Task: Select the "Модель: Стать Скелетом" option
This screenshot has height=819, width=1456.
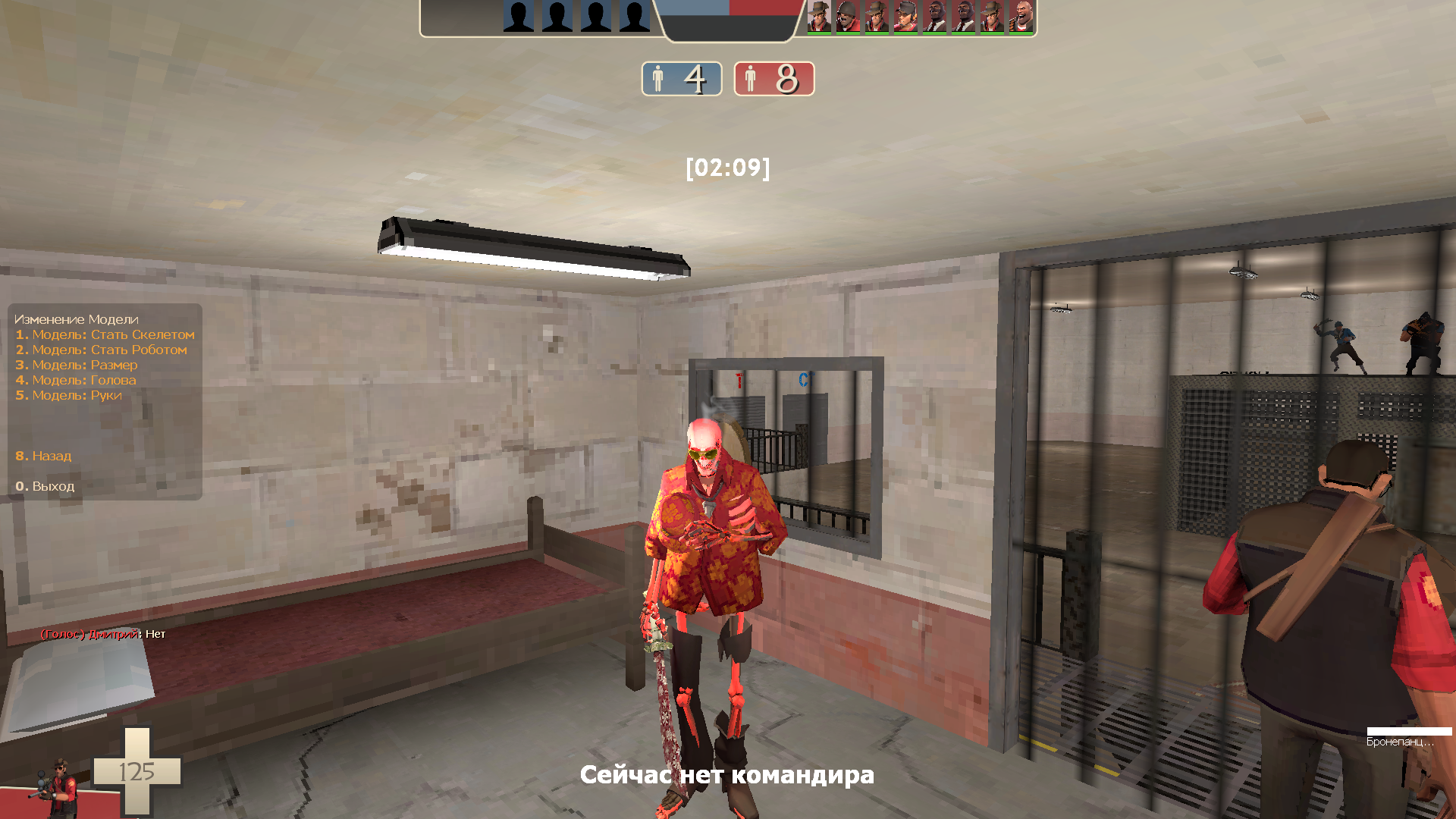Action: [105, 334]
